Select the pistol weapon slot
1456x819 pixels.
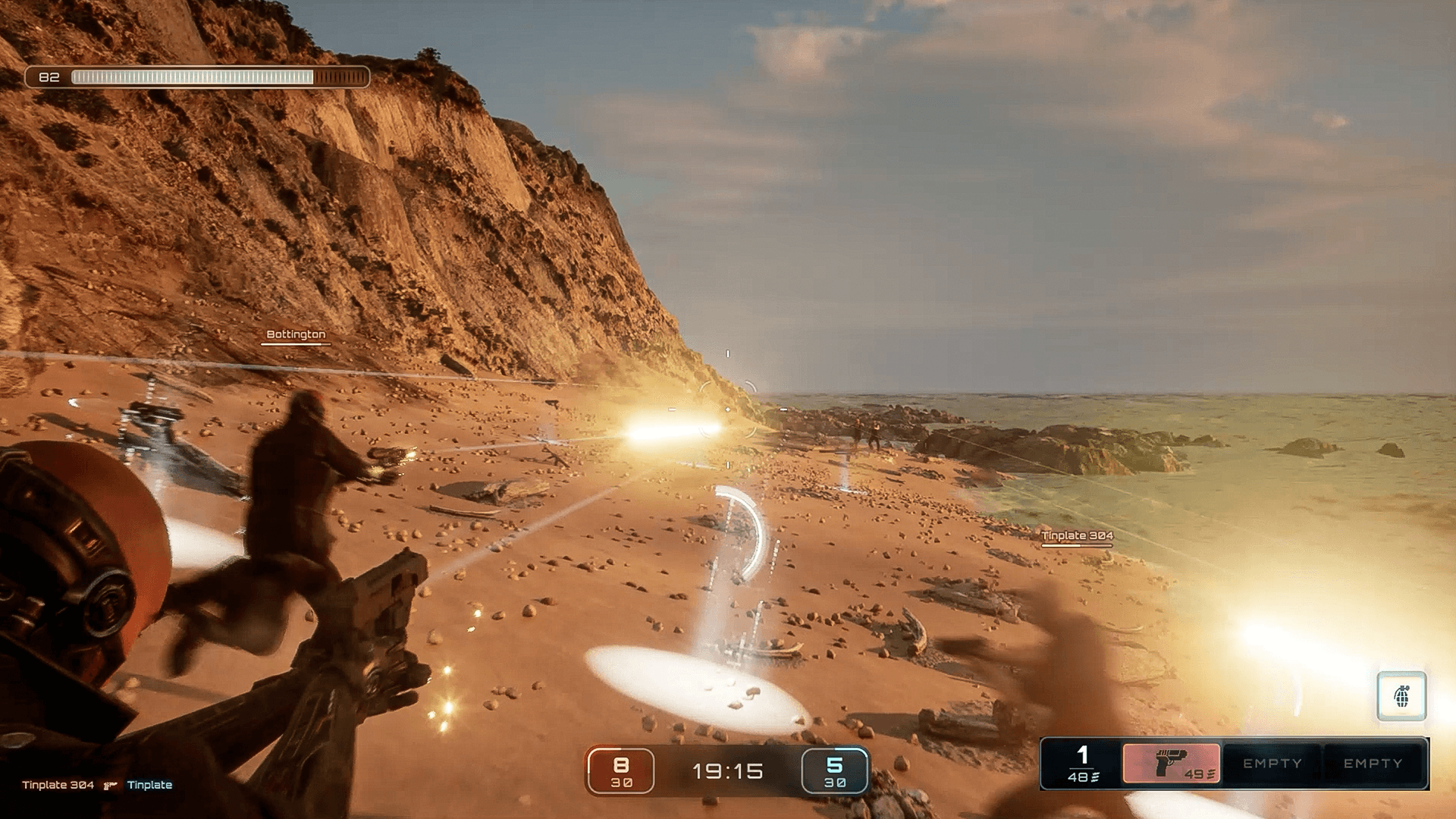1171,763
